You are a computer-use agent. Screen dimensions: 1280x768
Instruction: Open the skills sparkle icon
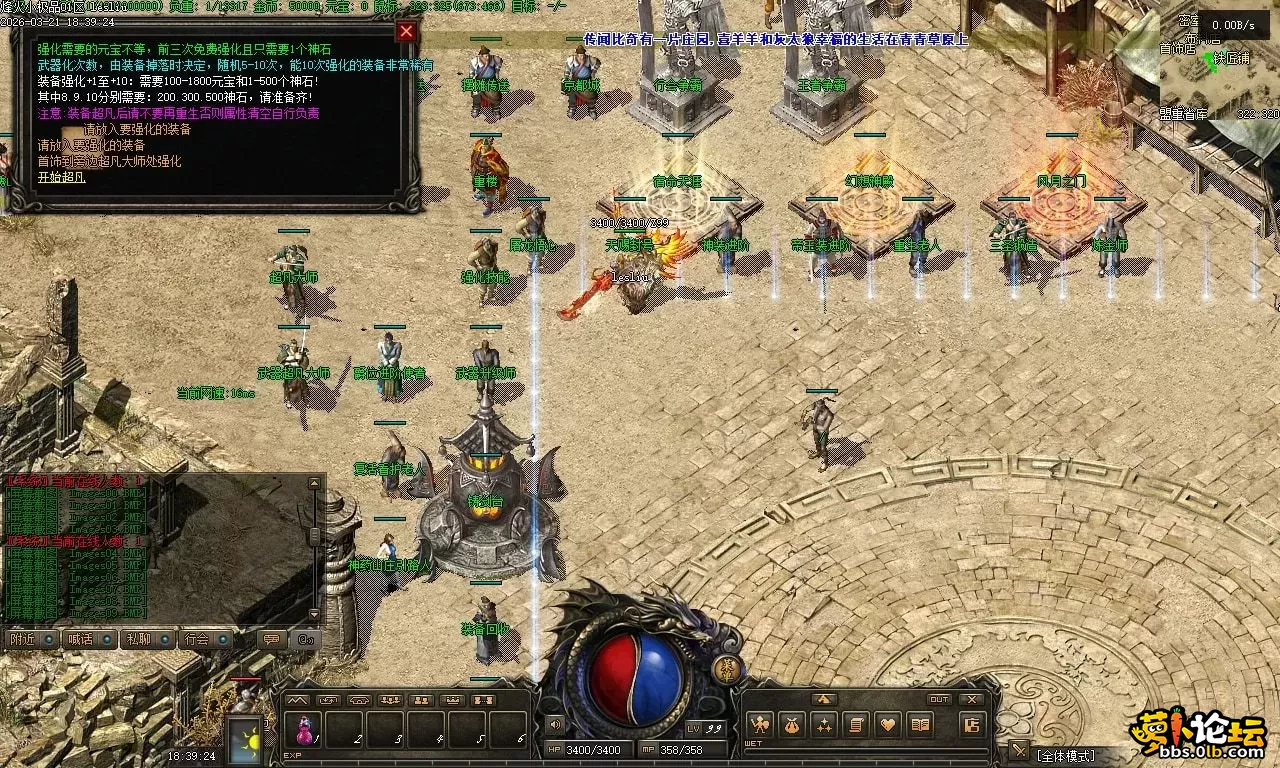click(x=824, y=725)
